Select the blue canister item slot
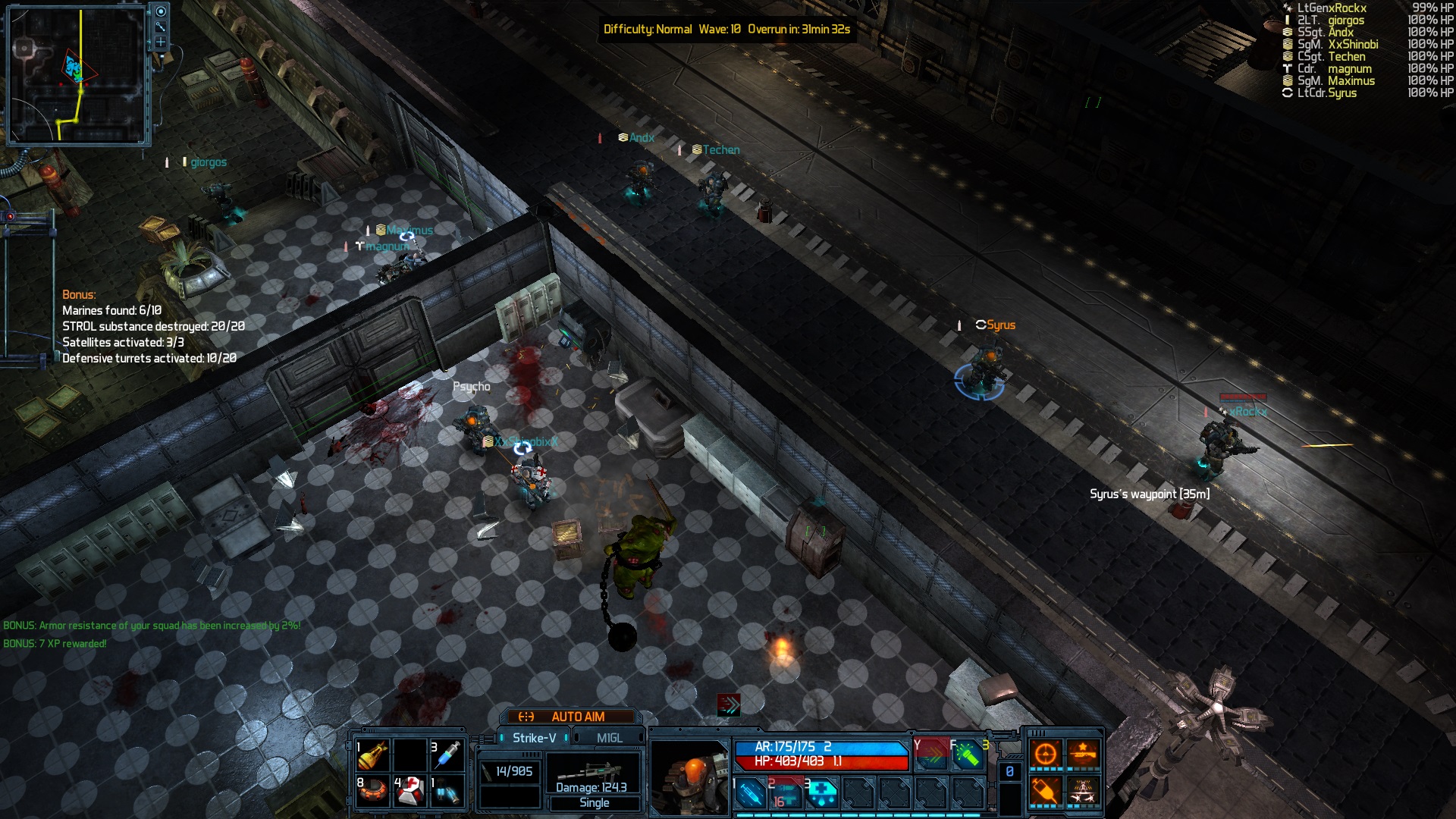This screenshot has width=1456, height=819. 448,791
